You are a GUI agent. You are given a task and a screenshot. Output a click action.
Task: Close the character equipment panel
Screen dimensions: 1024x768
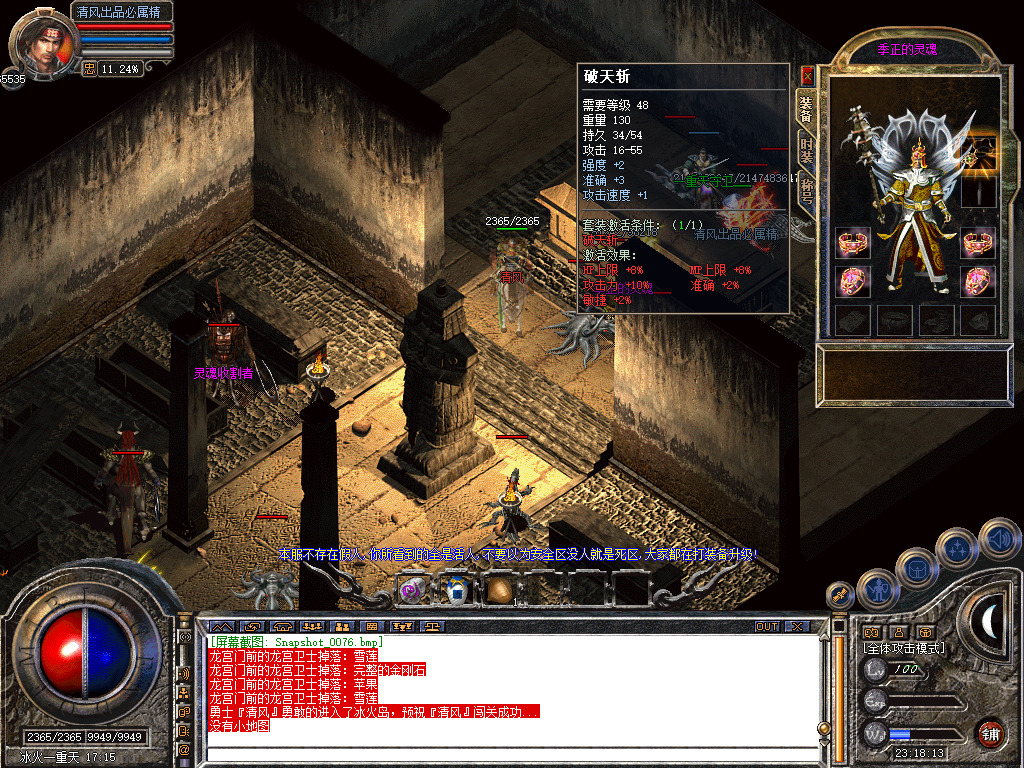click(808, 75)
